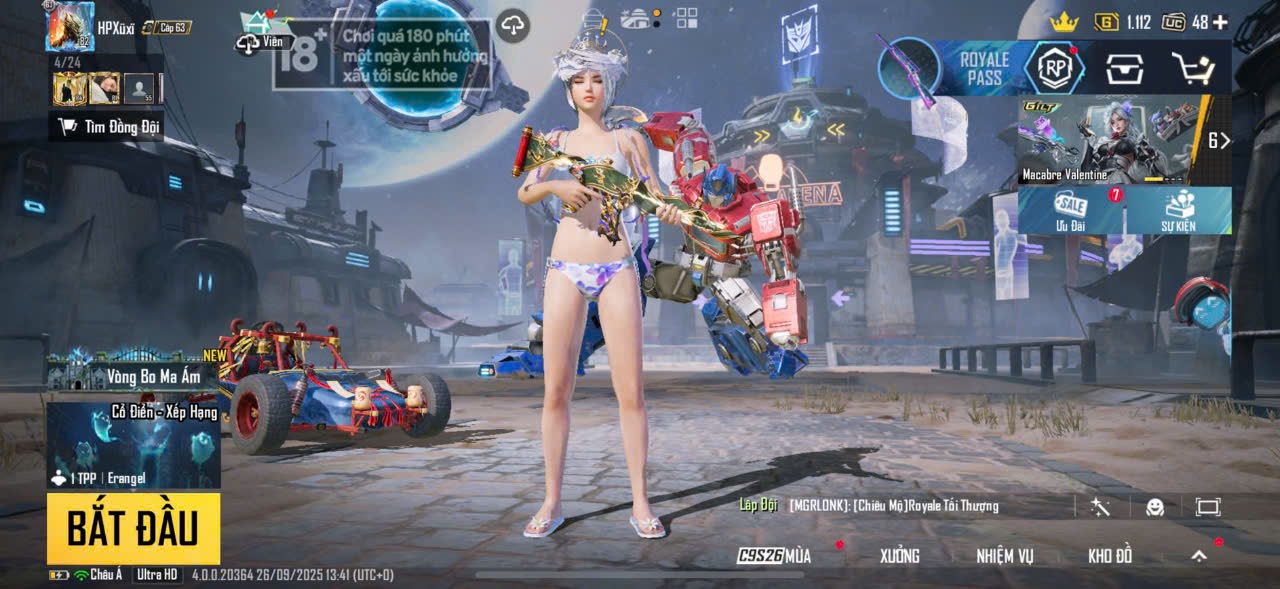
Task: Expand the bottom menu arrow
Action: 1199,556
